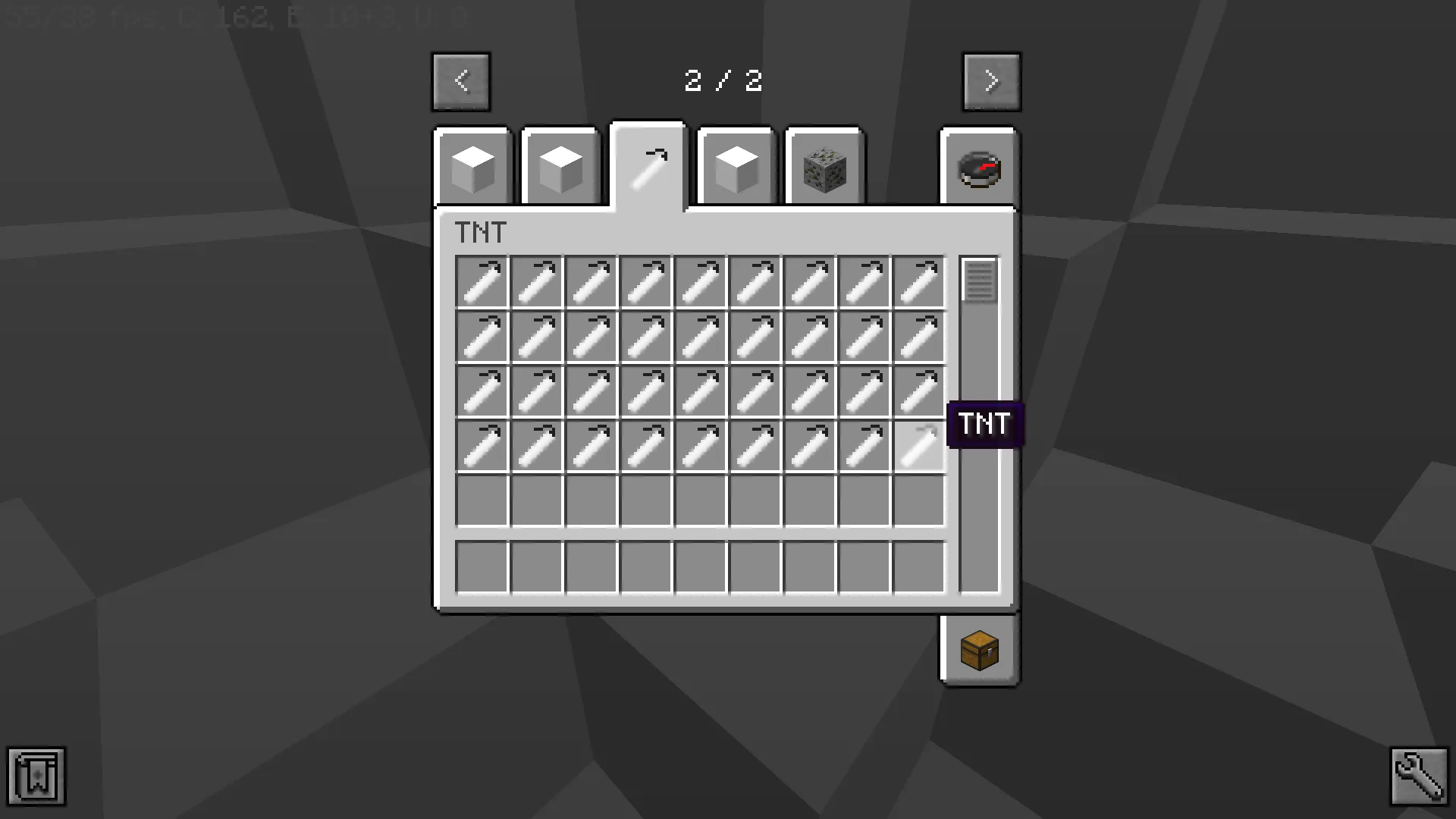Go to the previous page with the left arrow
This screenshot has width=1456, height=819.
pos(461,81)
